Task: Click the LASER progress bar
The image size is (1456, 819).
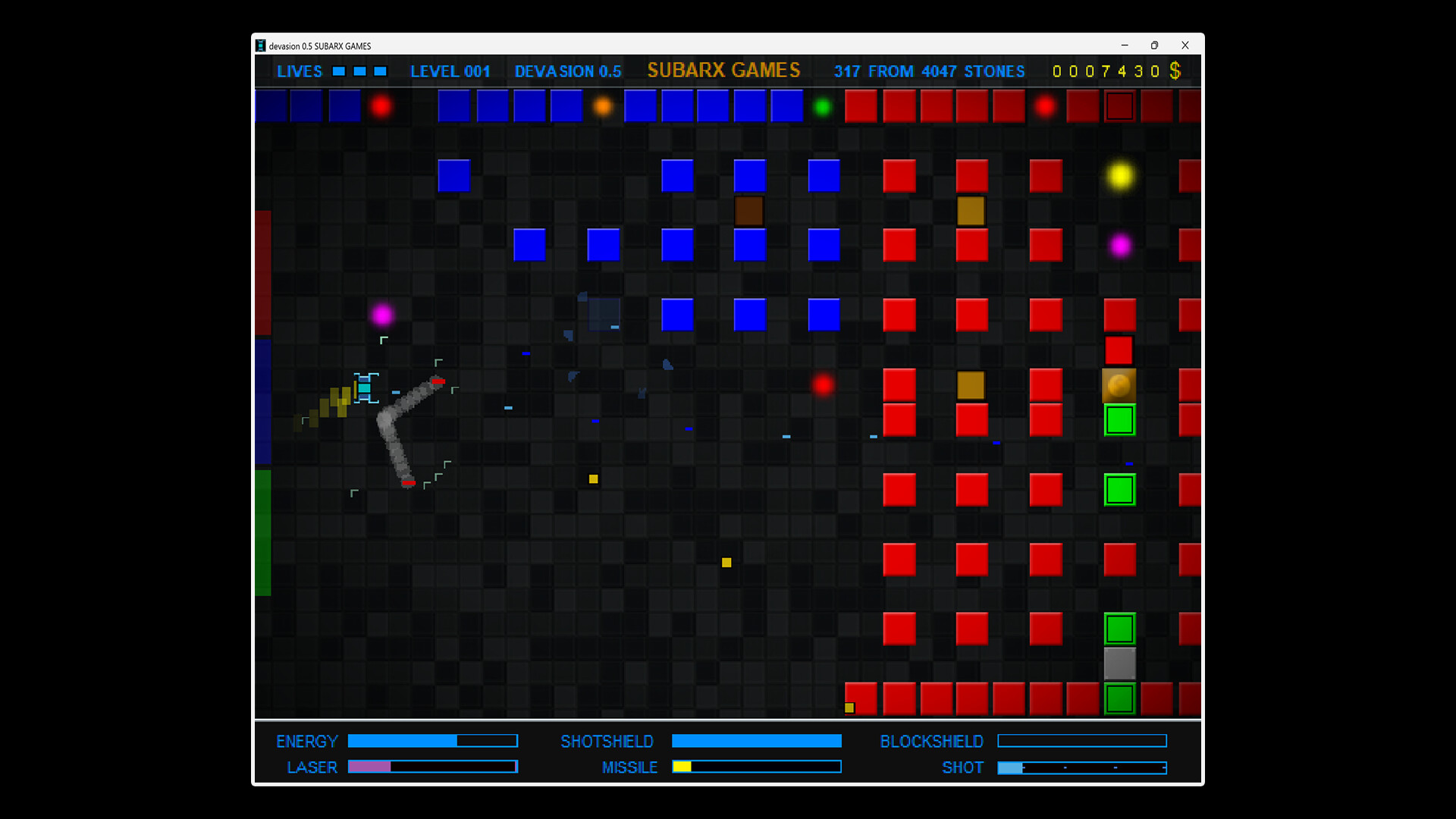Action: [432, 767]
